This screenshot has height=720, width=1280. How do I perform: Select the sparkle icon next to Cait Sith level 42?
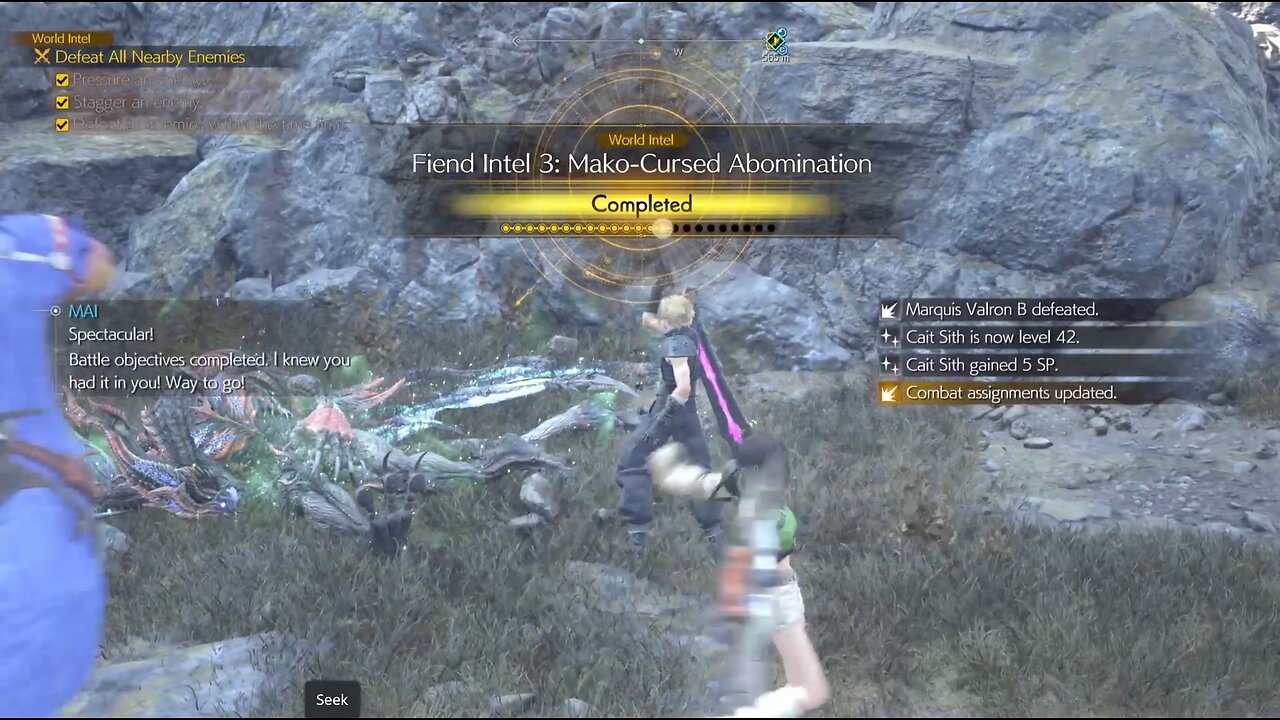pos(889,337)
